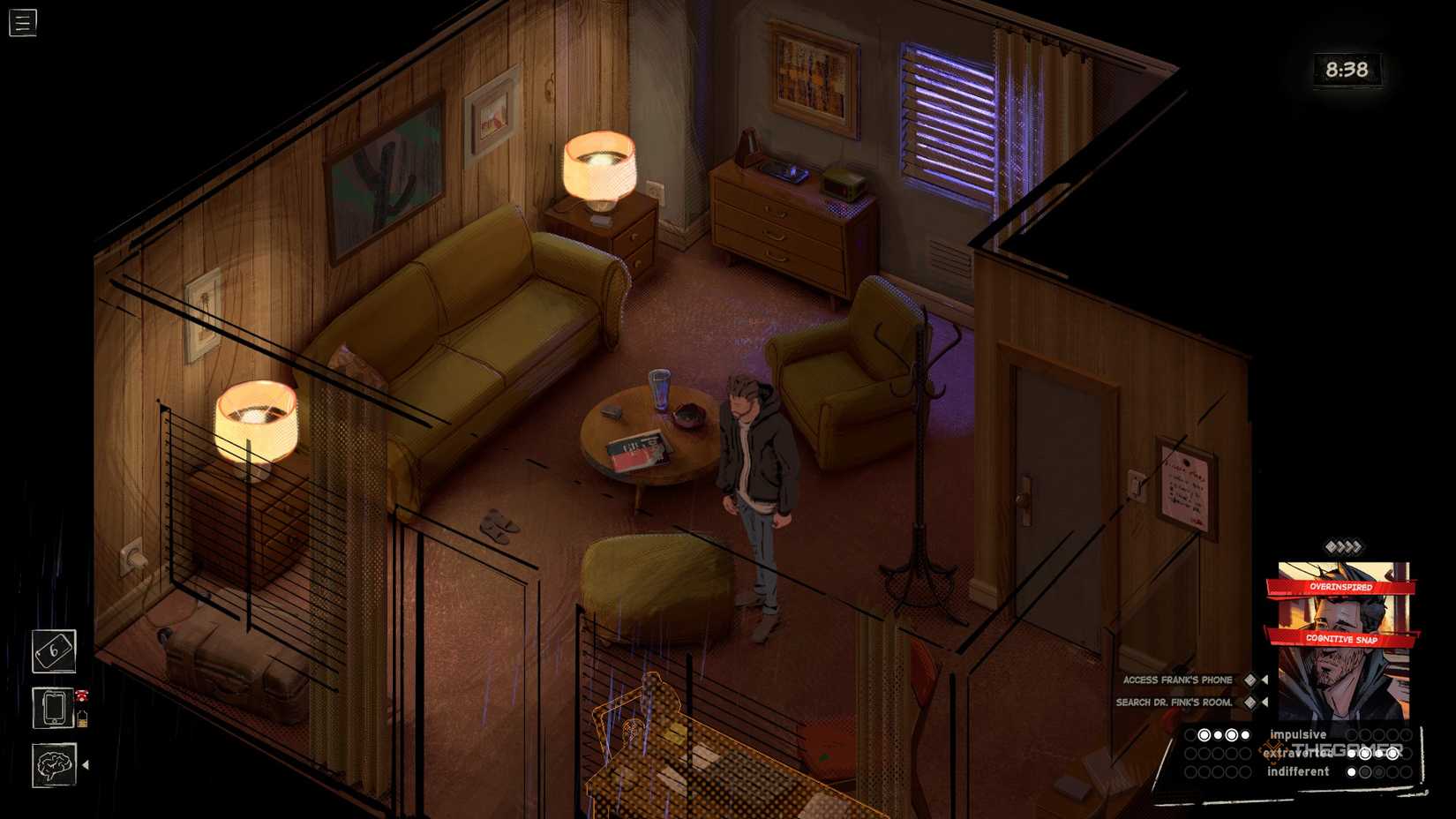Click the arrow next to Access Frank's Phone
Image resolution: width=1456 pixels, height=819 pixels.
[x=1265, y=680]
